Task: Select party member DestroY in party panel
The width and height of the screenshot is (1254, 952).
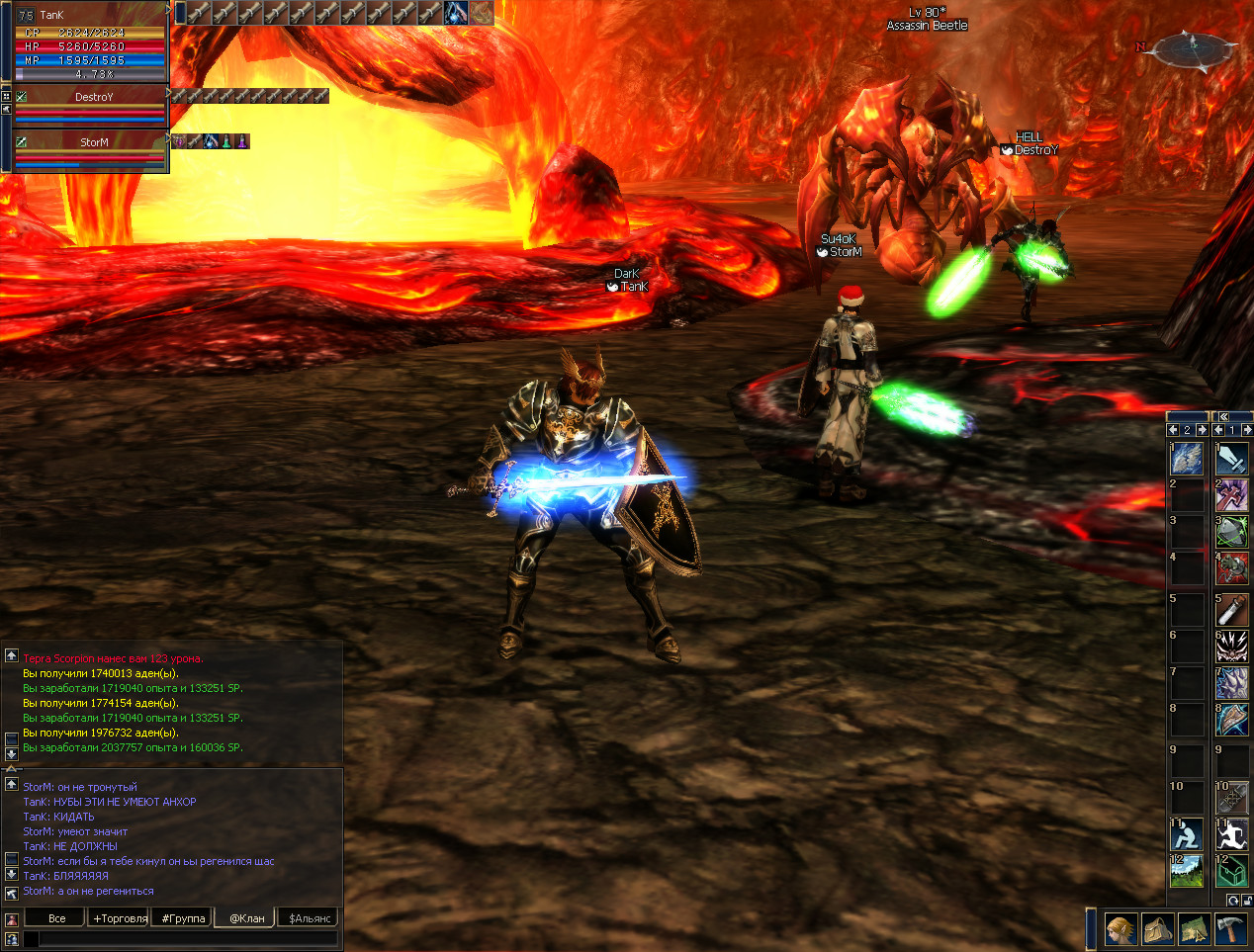Action: pos(94,97)
